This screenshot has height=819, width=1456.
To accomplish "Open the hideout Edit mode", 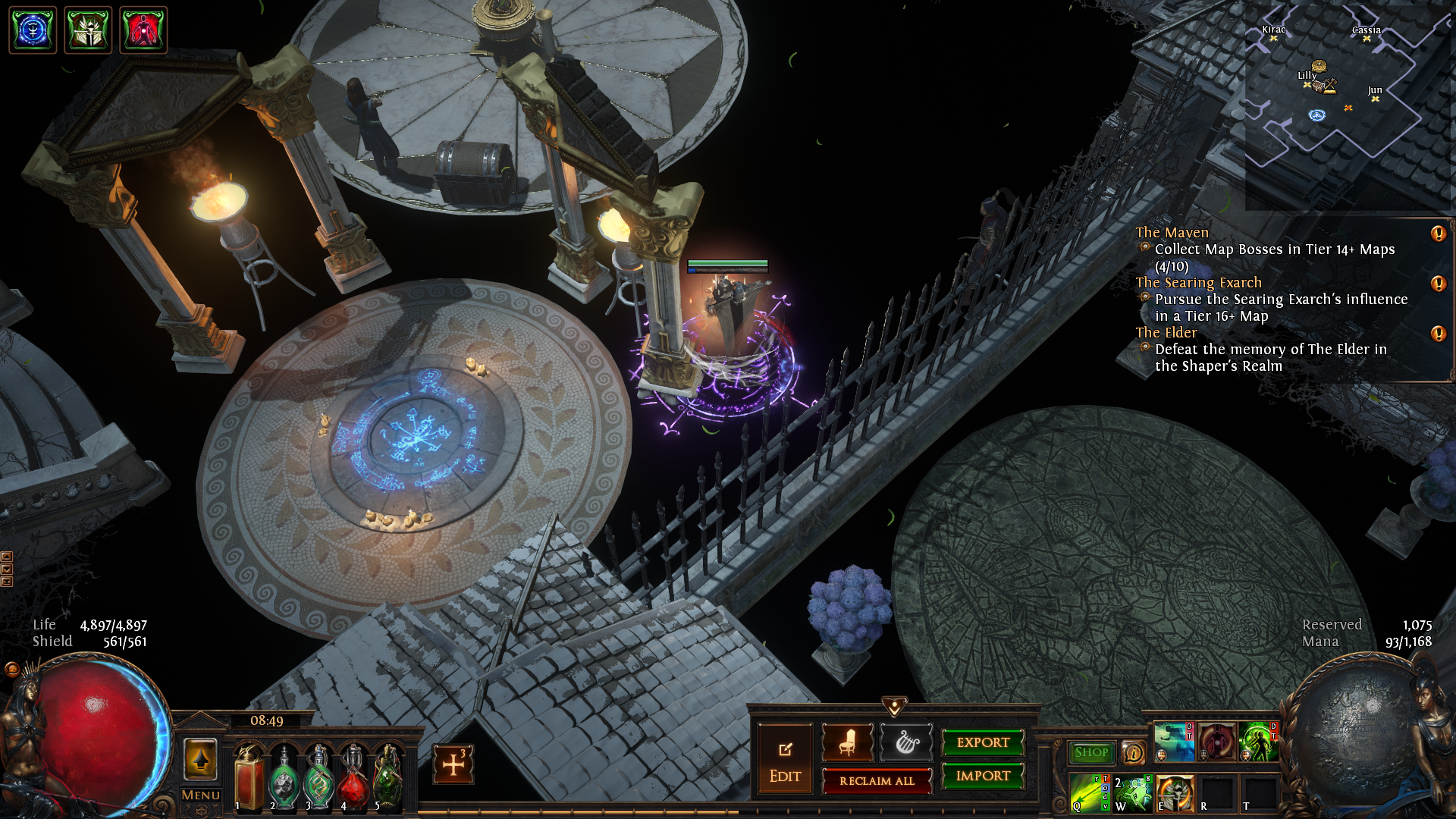I will (x=785, y=759).
